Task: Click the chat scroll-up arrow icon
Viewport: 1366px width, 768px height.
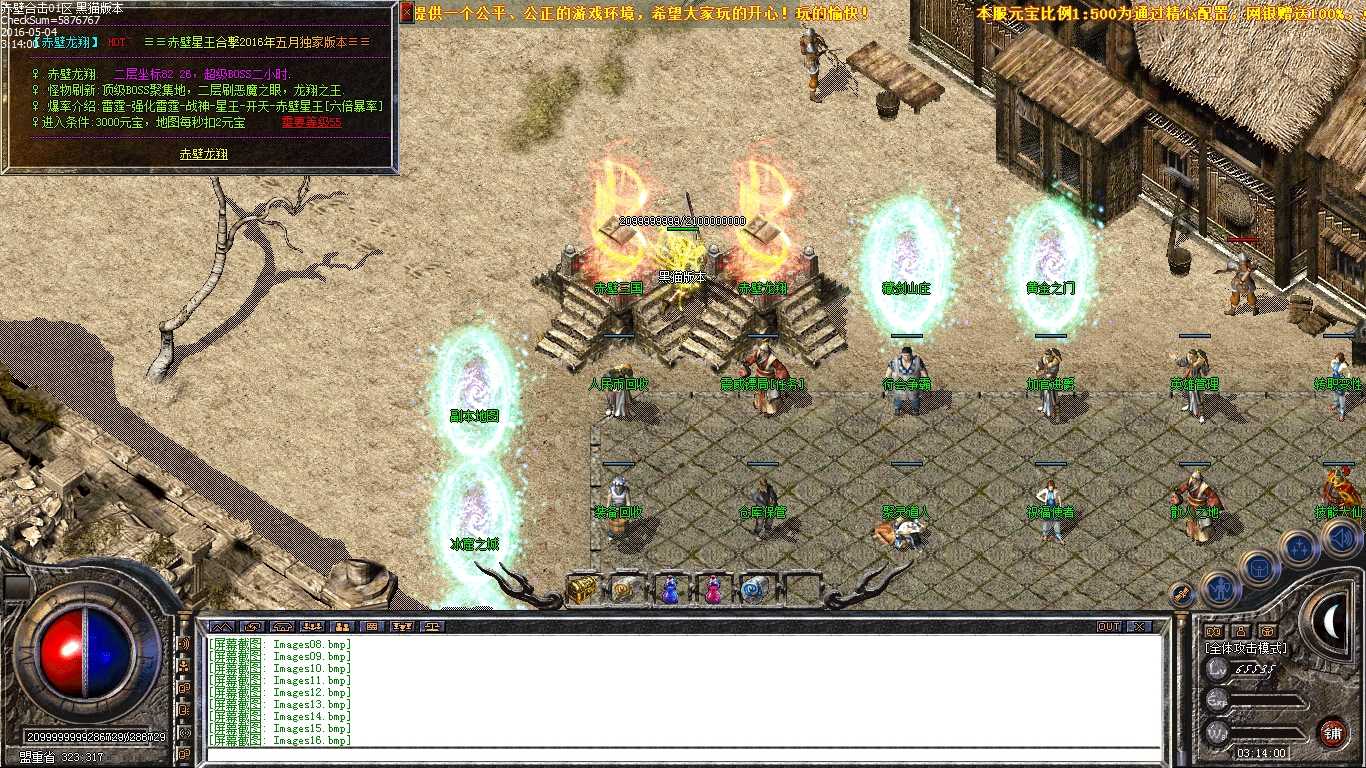Action: [221, 626]
